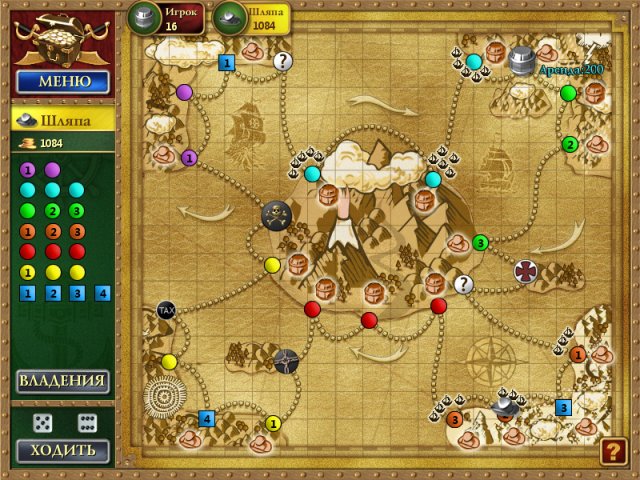Select the skull and crossbones board tile

275,214
